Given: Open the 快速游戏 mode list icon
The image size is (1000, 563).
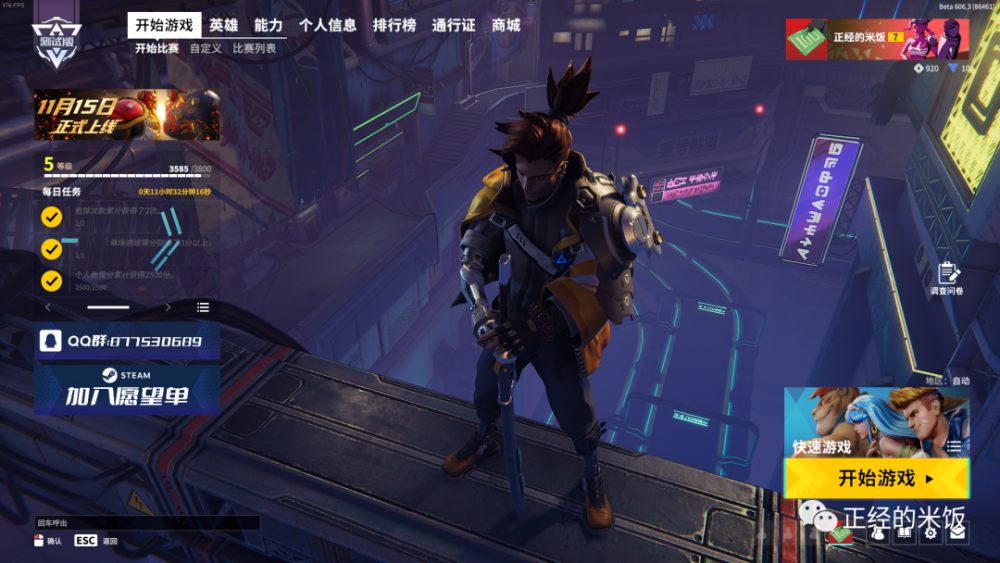Looking at the screenshot, I should click(x=954, y=446).
